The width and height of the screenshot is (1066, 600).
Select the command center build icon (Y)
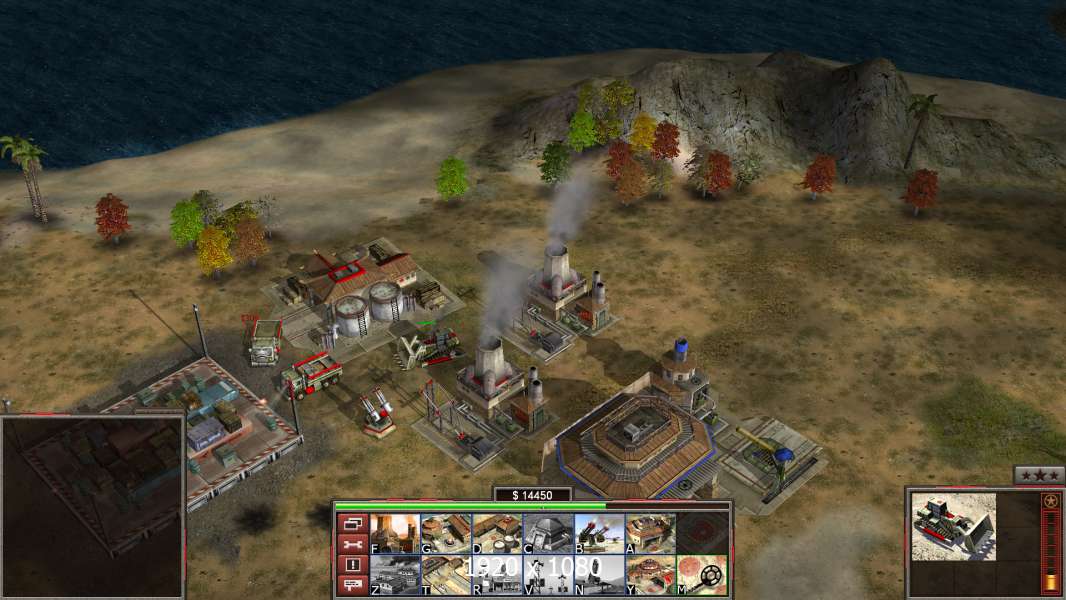tap(650, 575)
